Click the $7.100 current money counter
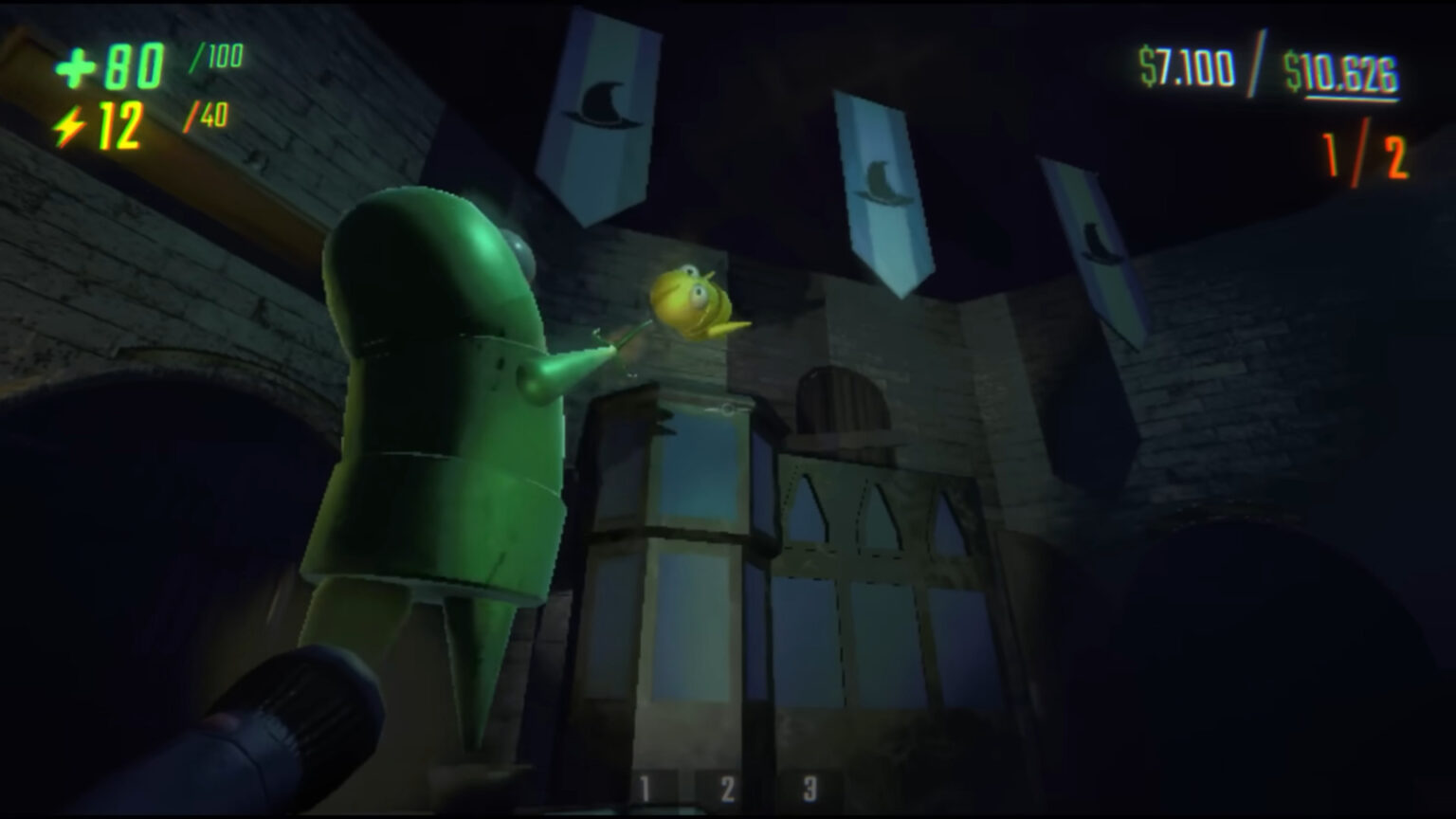The height and width of the screenshot is (819, 1456). pyautogui.click(x=1185, y=64)
